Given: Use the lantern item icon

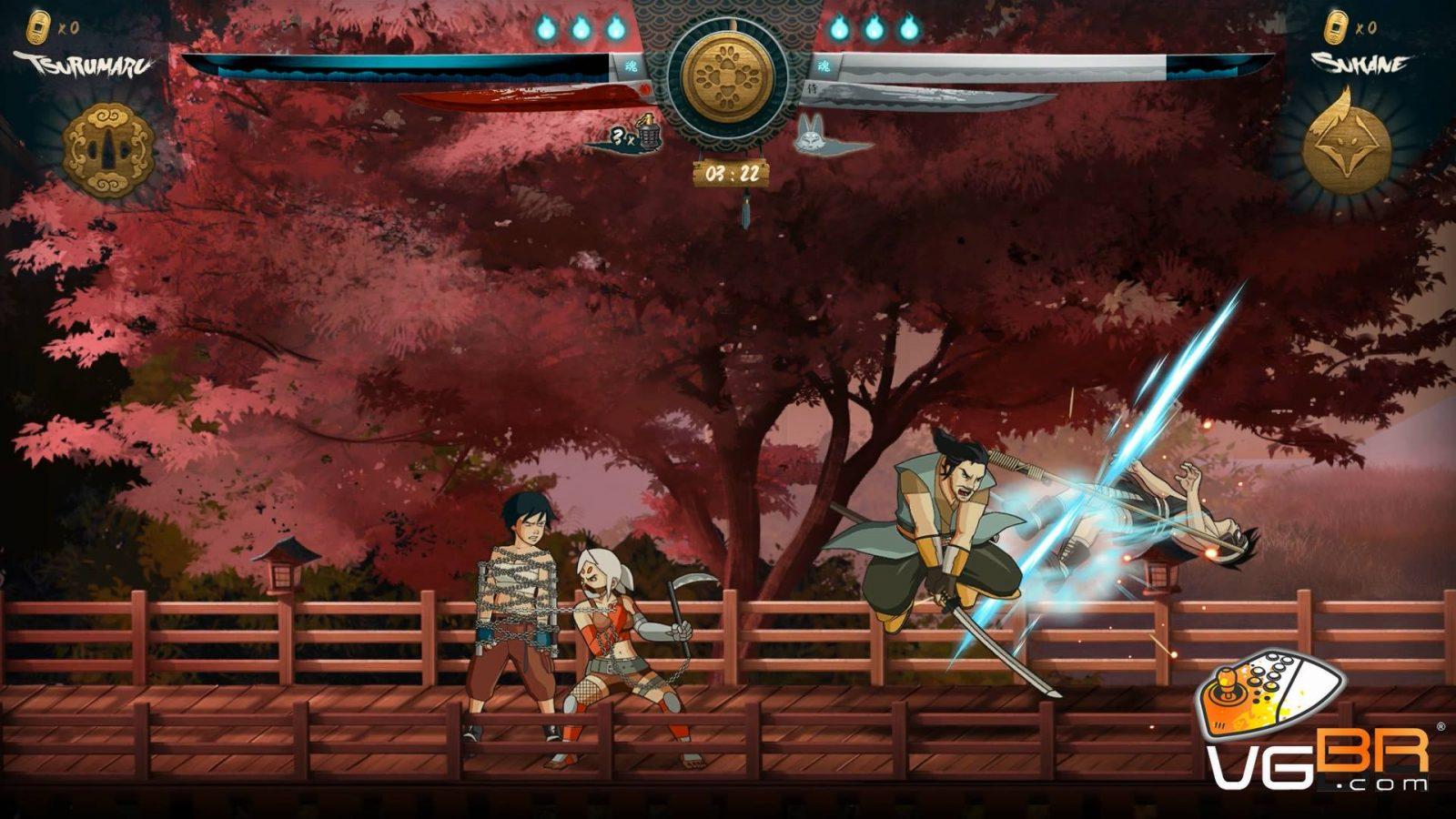Looking at the screenshot, I should pyautogui.click(x=647, y=133).
